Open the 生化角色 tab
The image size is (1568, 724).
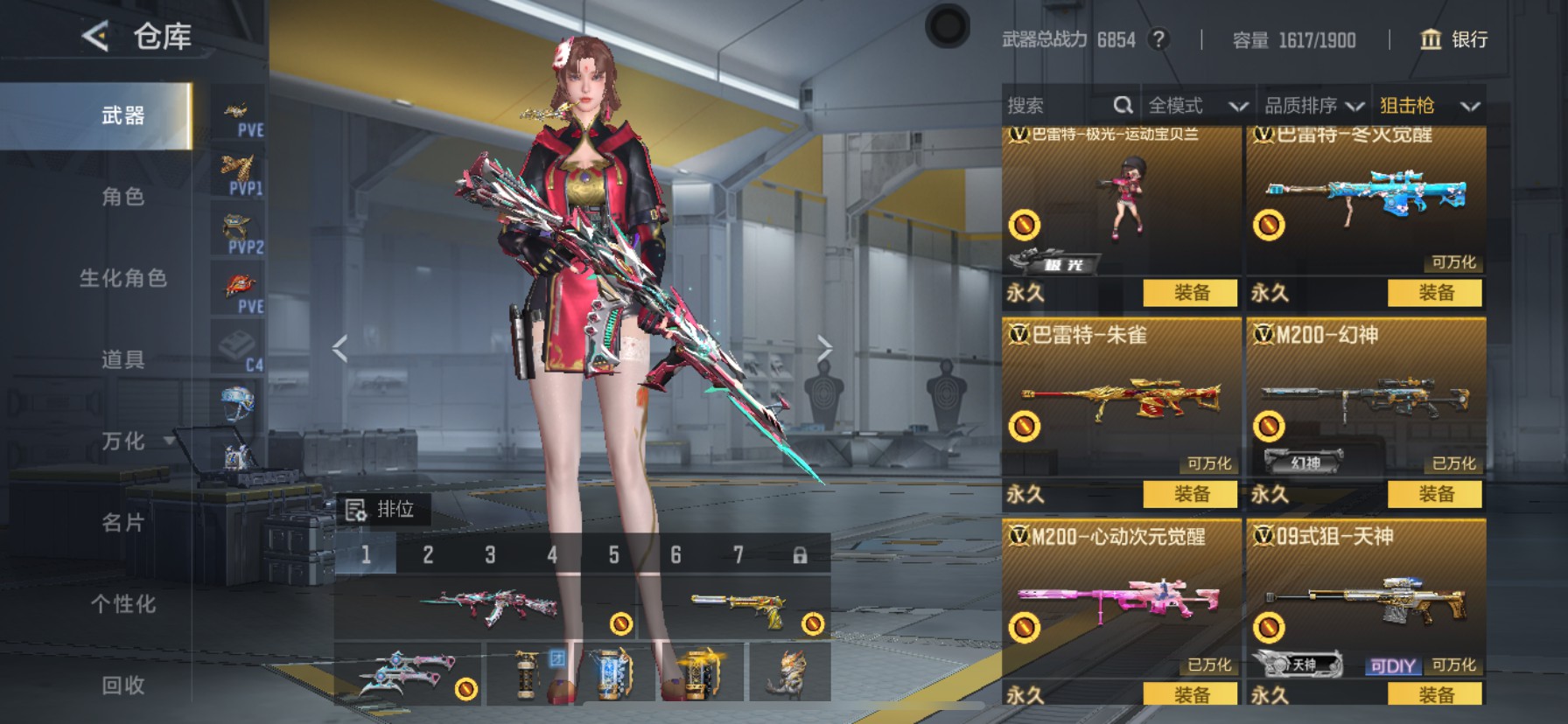pyautogui.click(x=122, y=278)
